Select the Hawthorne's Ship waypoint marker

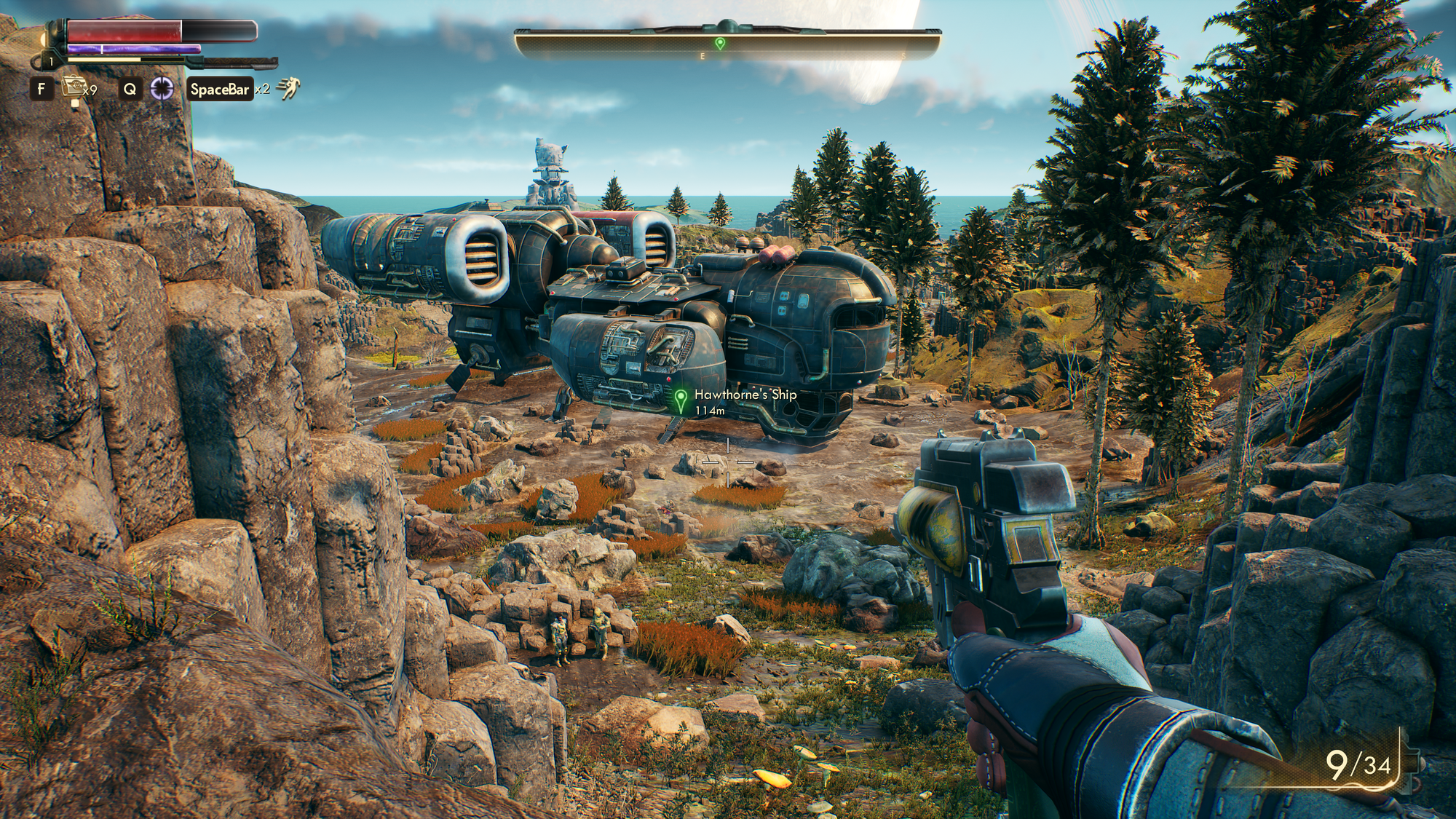pos(681,400)
